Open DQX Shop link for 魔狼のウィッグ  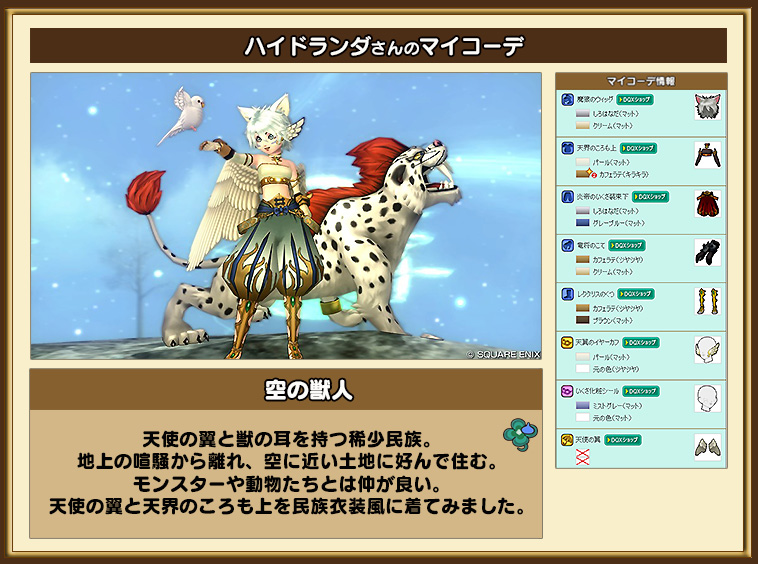click(636, 100)
